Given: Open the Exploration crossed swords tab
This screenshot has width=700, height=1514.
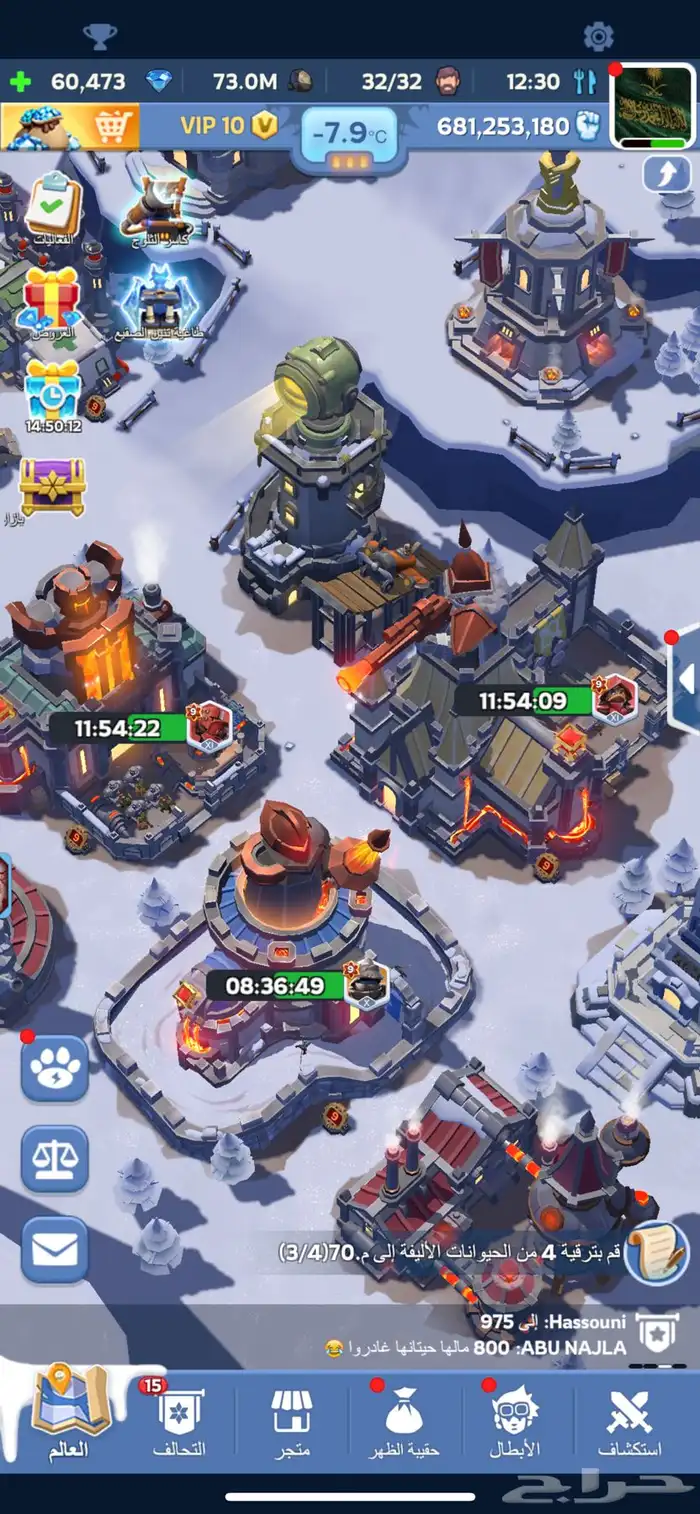Looking at the screenshot, I should coord(630,1422).
